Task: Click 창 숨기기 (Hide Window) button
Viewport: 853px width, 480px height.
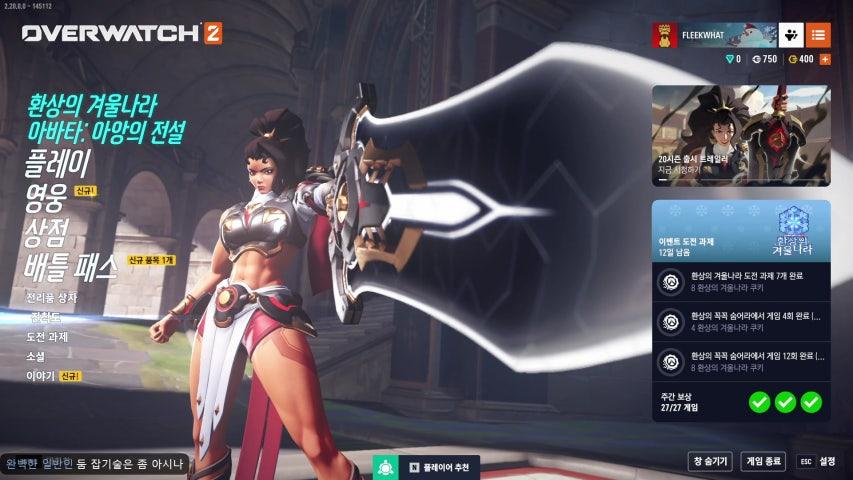Action: pyautogui.click(x=709, y=461)
